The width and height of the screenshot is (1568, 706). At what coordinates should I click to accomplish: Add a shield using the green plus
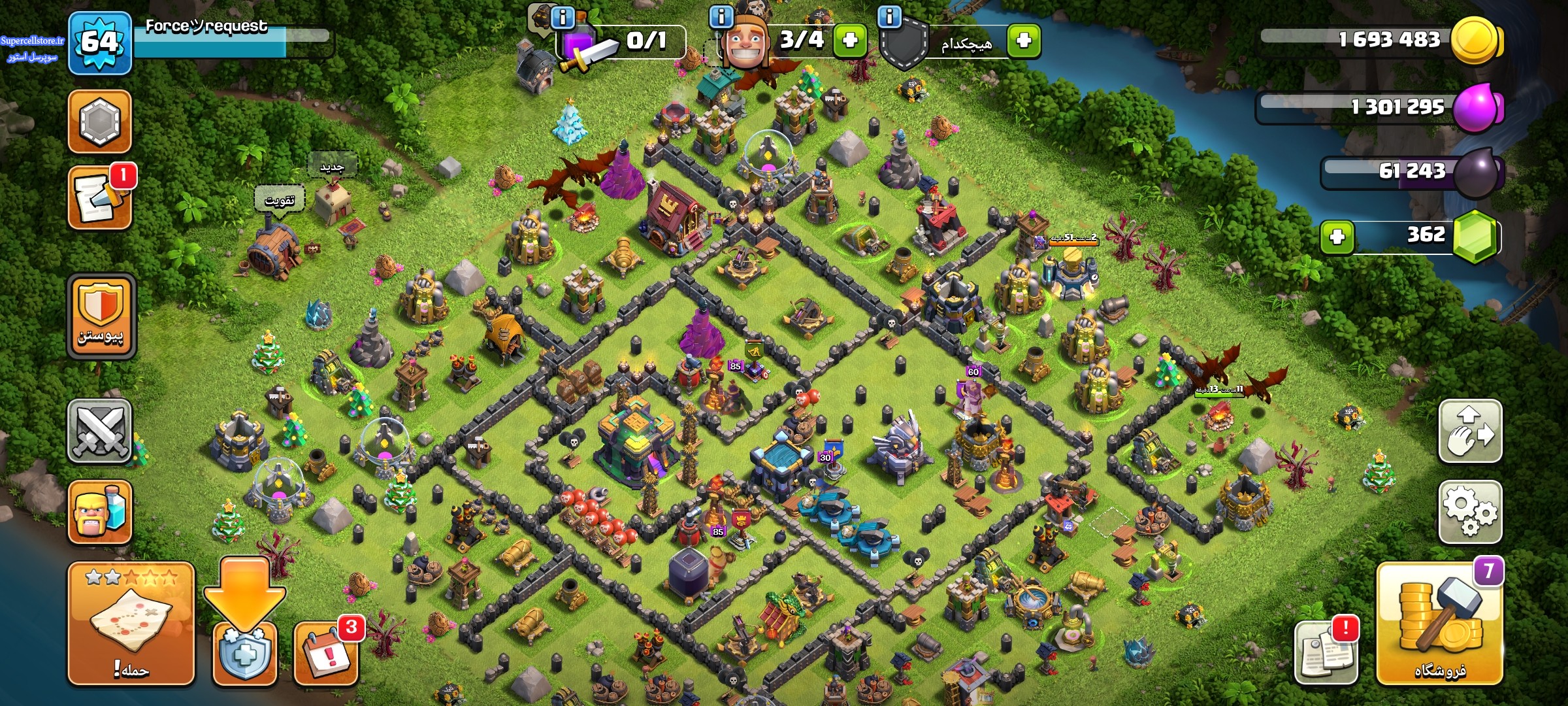(x=1024, y=41)
